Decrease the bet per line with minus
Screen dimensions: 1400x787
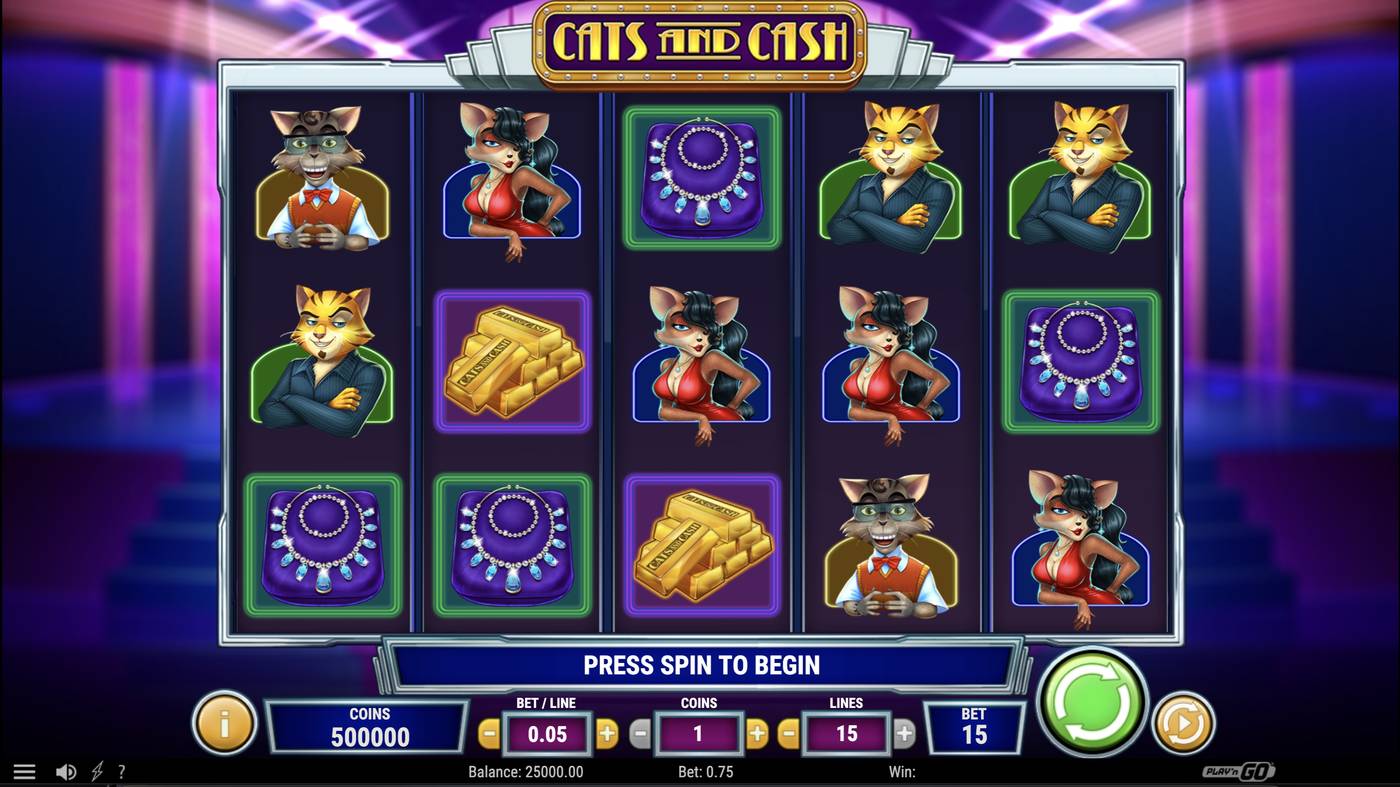coord(489,733)
